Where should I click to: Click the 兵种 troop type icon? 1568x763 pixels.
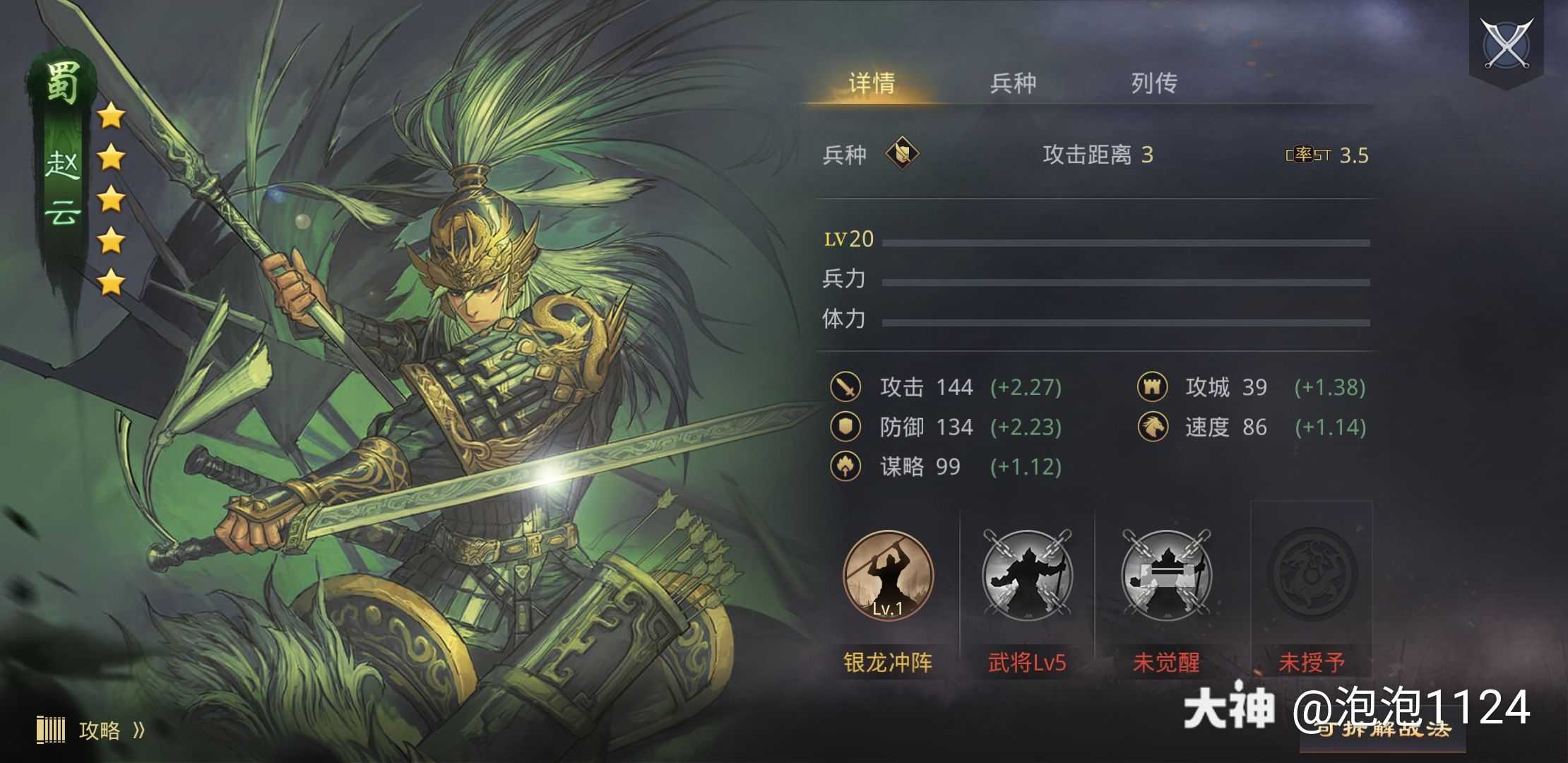tap(902, 153)
